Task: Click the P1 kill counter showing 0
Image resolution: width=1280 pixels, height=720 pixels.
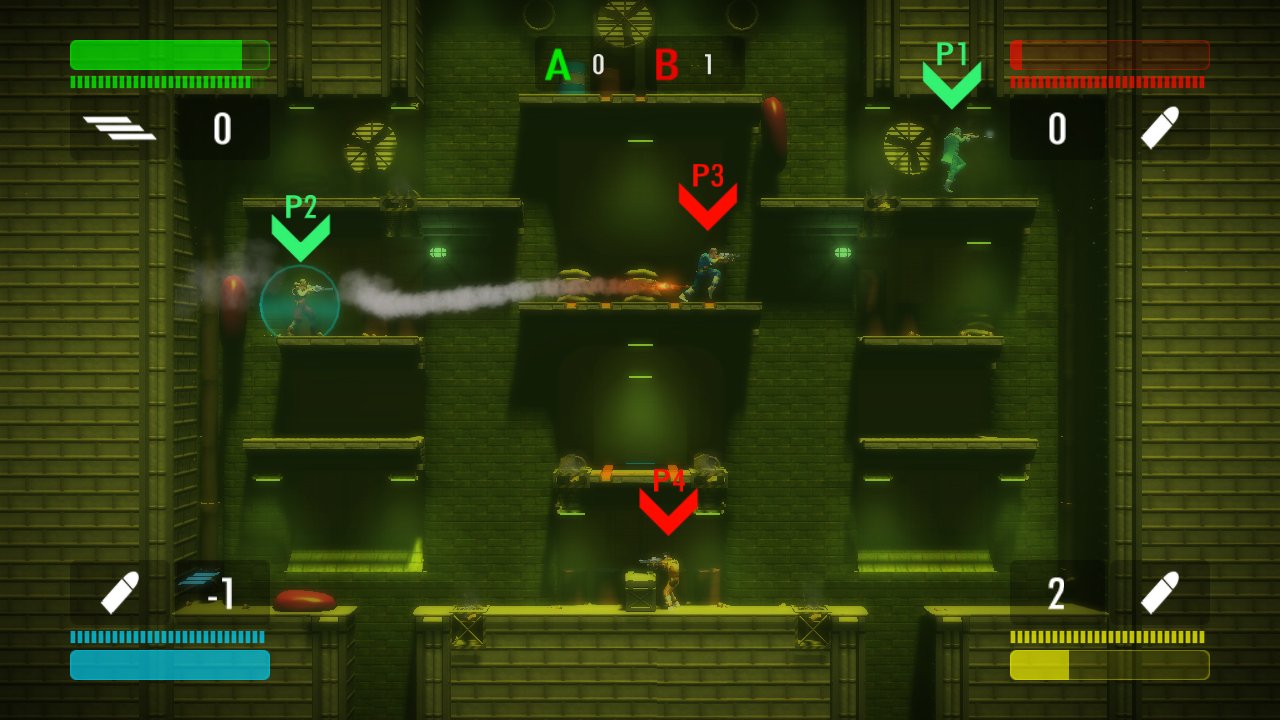Action: (x=1057, y=130)
